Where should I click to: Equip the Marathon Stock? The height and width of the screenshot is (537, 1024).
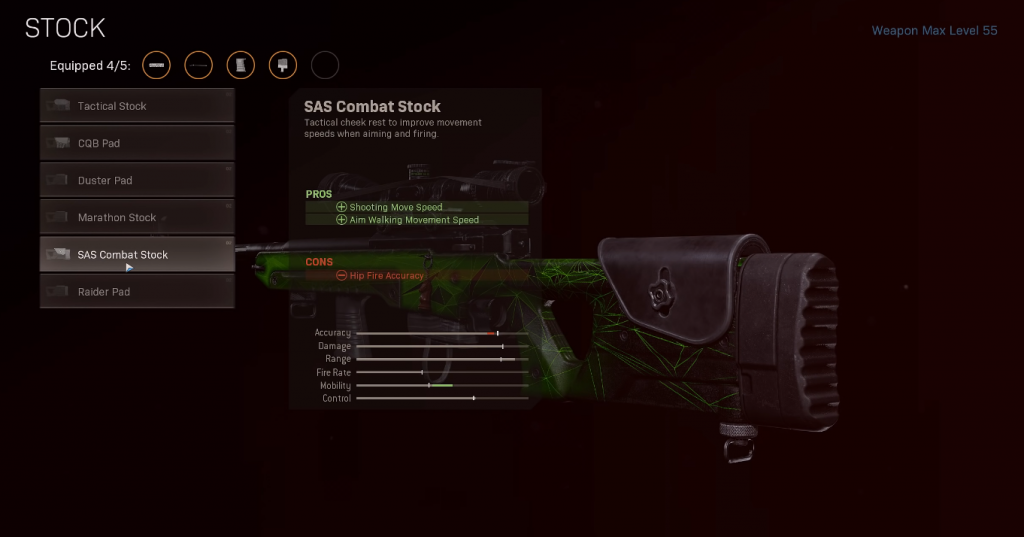(137, 217)
